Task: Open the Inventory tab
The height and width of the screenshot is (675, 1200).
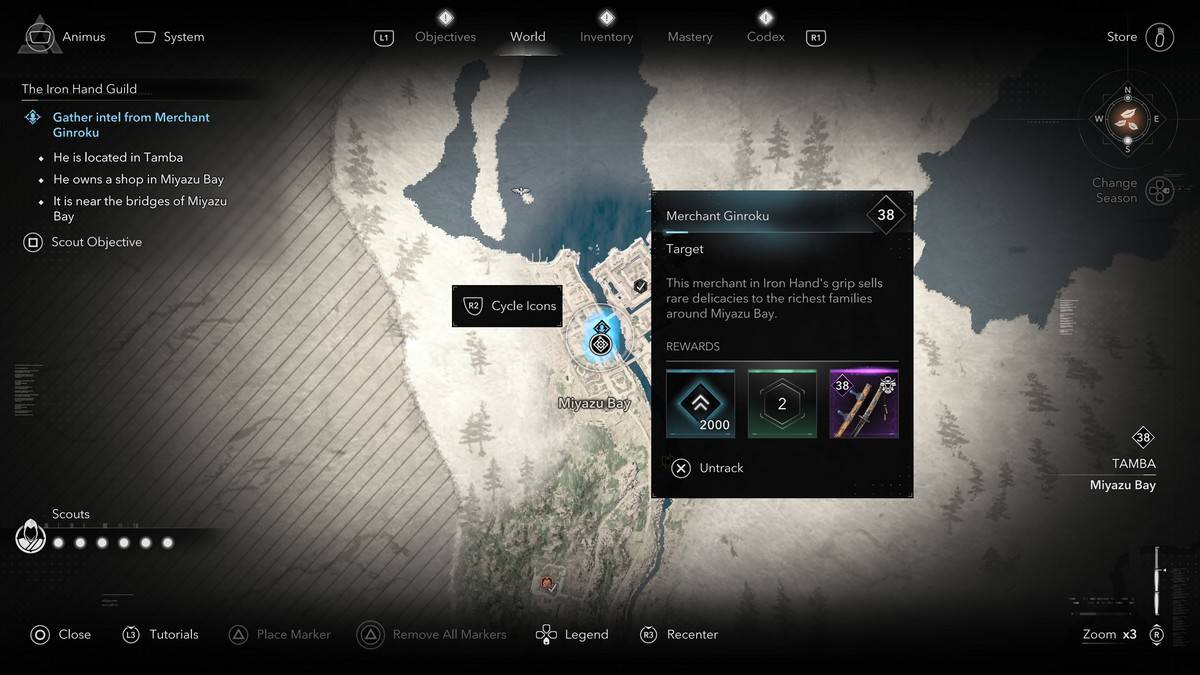Action: pyautogui.click(x=606, y=37)
